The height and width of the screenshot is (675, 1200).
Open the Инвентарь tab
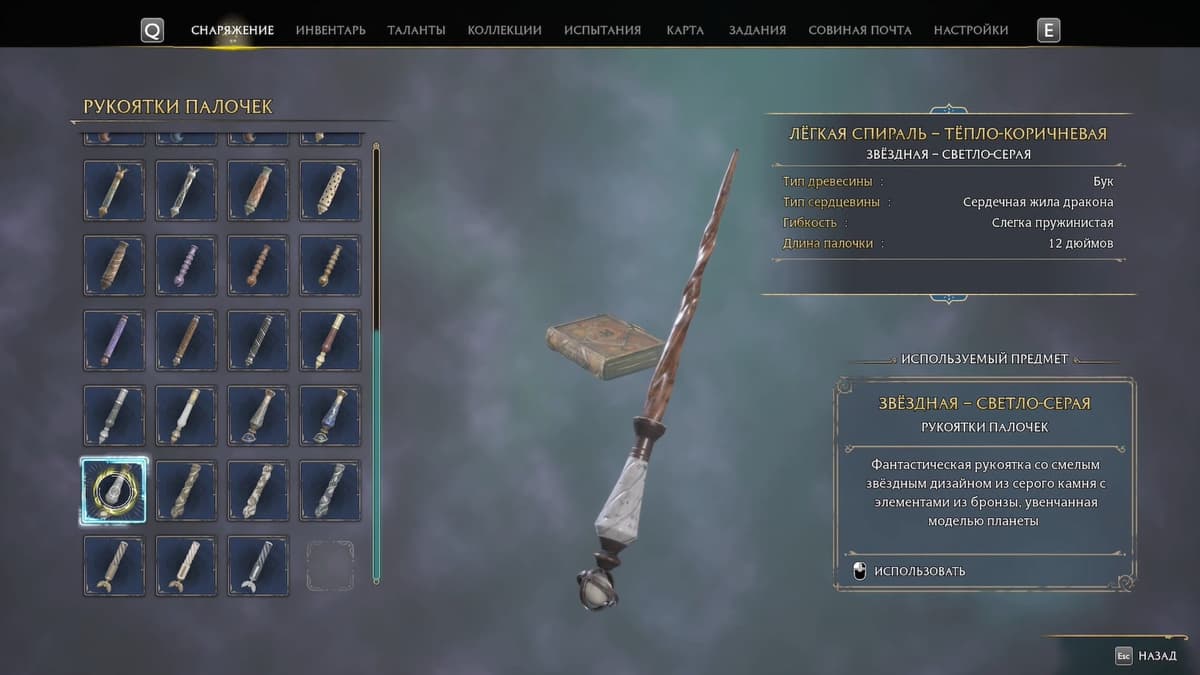[330, 30]
